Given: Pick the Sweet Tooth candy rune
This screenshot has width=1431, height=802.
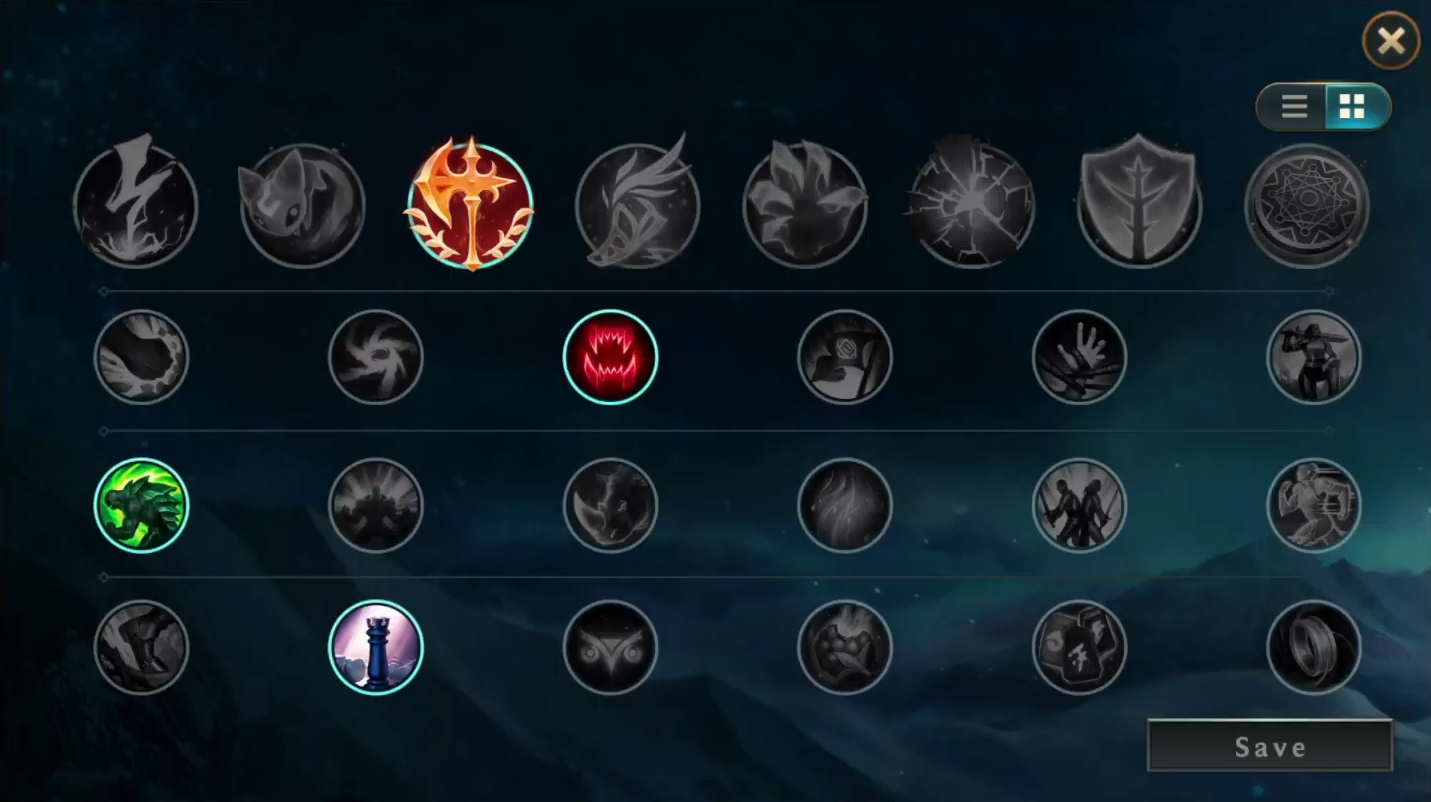Looking at the screenshot, I should (845, 647).
